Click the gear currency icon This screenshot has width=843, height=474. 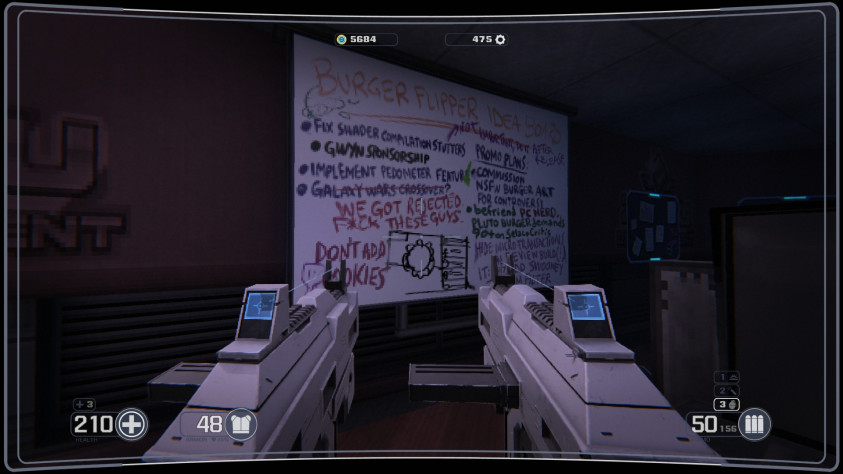point(500,40)
